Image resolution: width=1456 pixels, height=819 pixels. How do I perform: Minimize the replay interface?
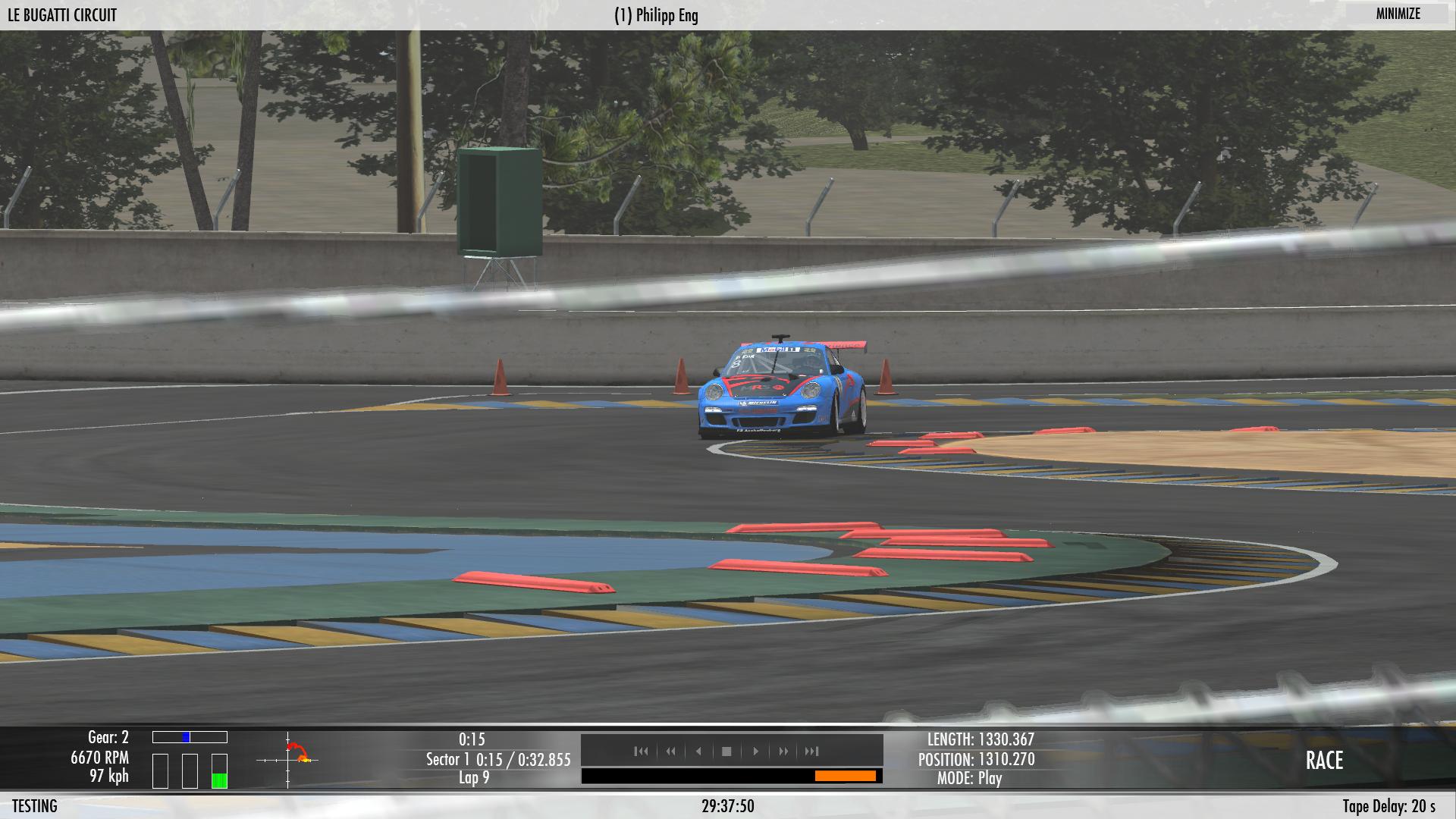[1398, 14]
